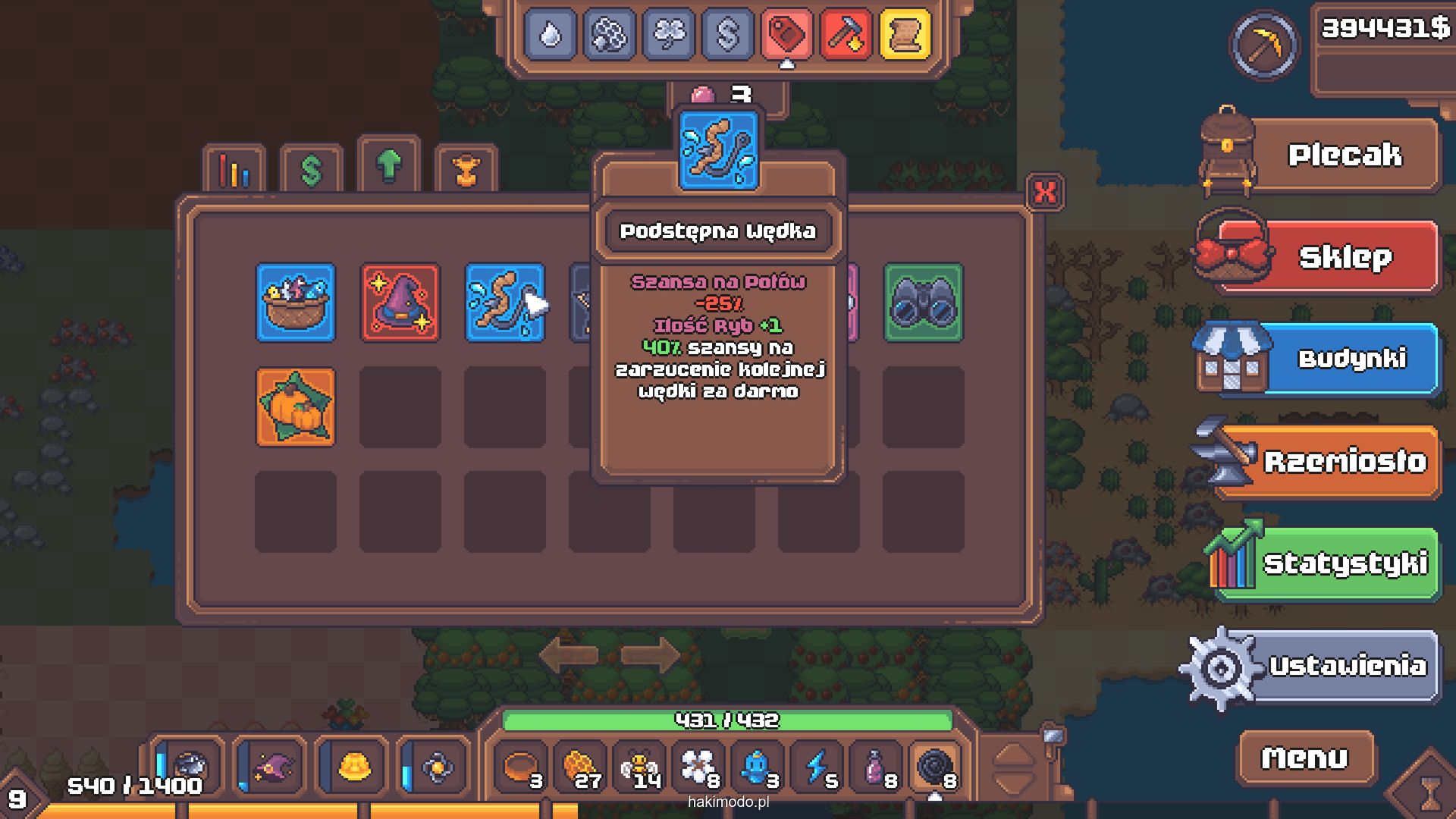The height and width of the screenshot is (819, 1456).
Task: Switch to the bar chart tab
Action: pos(234,170)
